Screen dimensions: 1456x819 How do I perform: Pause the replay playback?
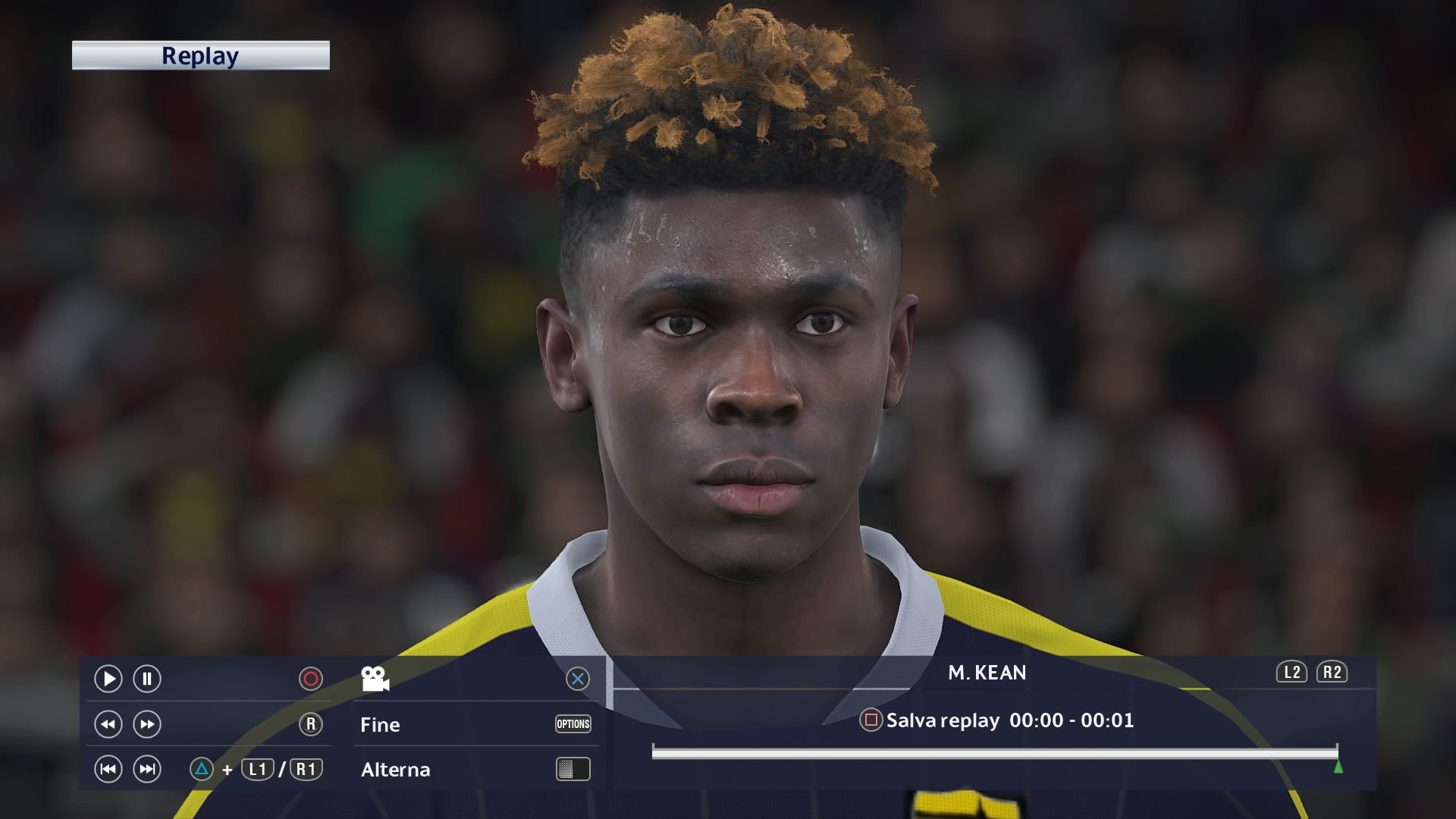coord(147,679)
